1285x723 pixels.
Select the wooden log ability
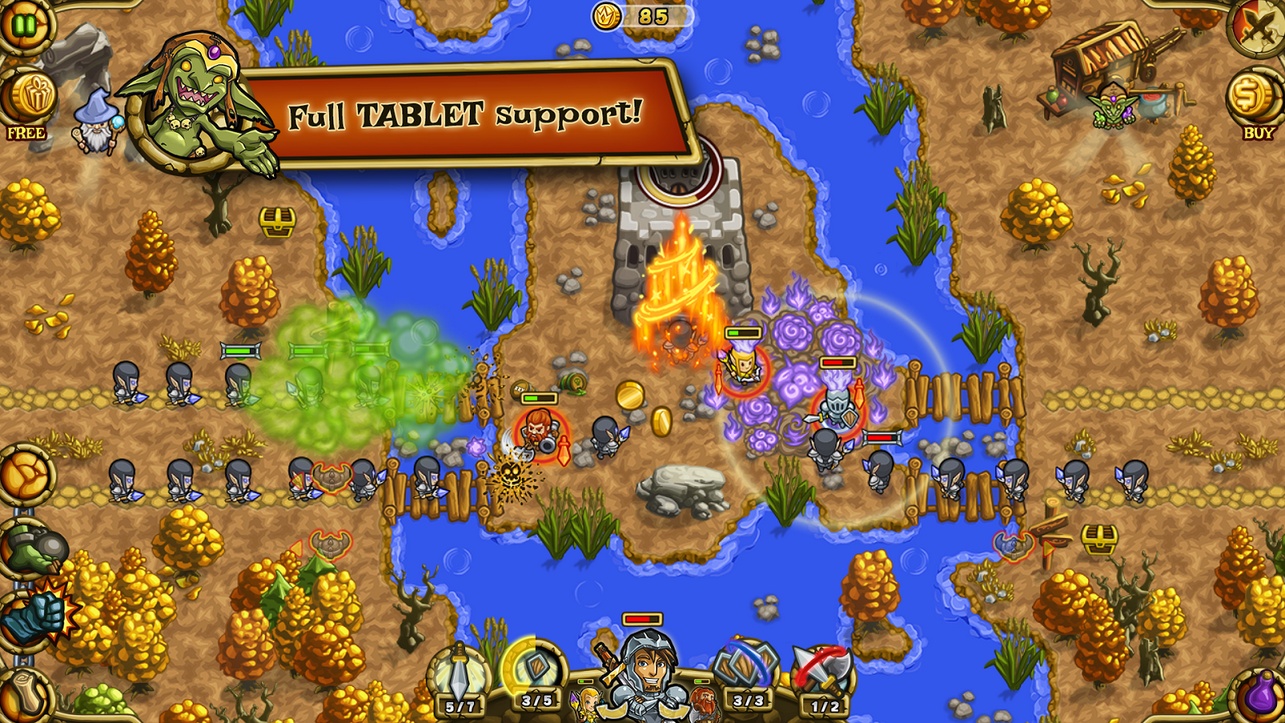(24, 692)
